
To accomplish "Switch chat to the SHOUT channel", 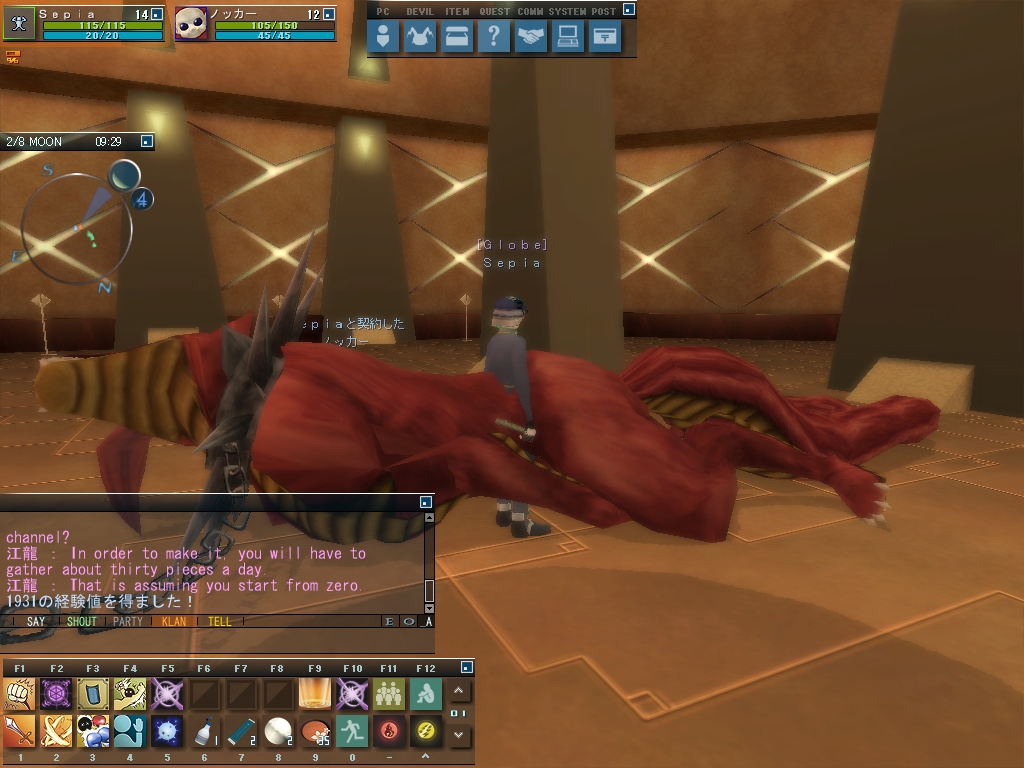I will pos(81,621).
